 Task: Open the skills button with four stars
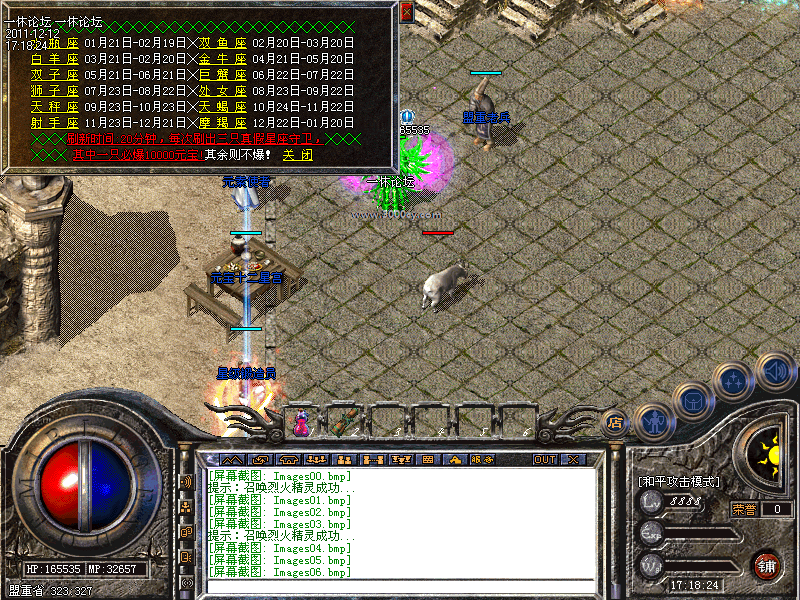tap(735, 381)
